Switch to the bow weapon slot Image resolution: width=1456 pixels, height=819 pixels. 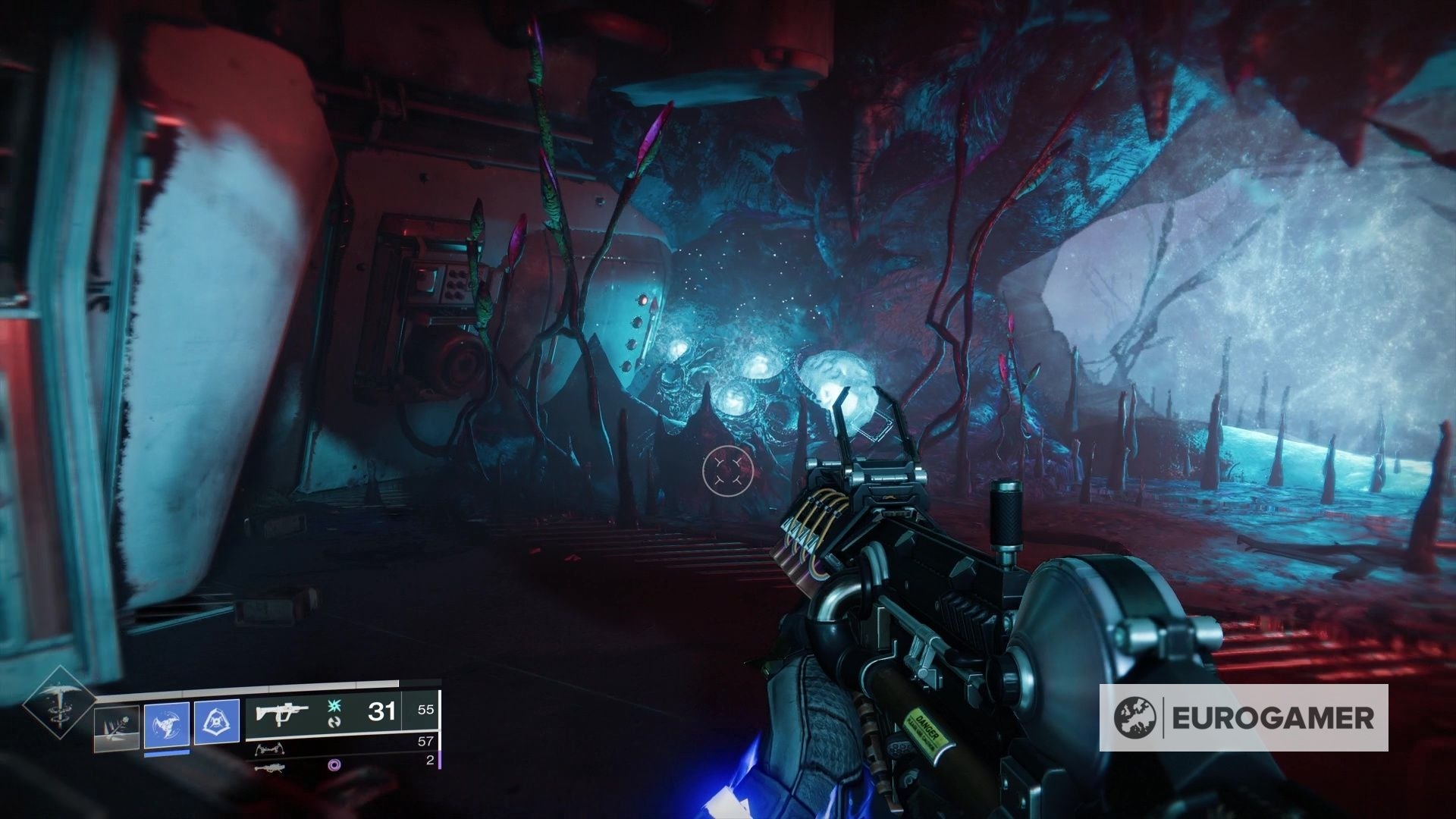(271, 748)
